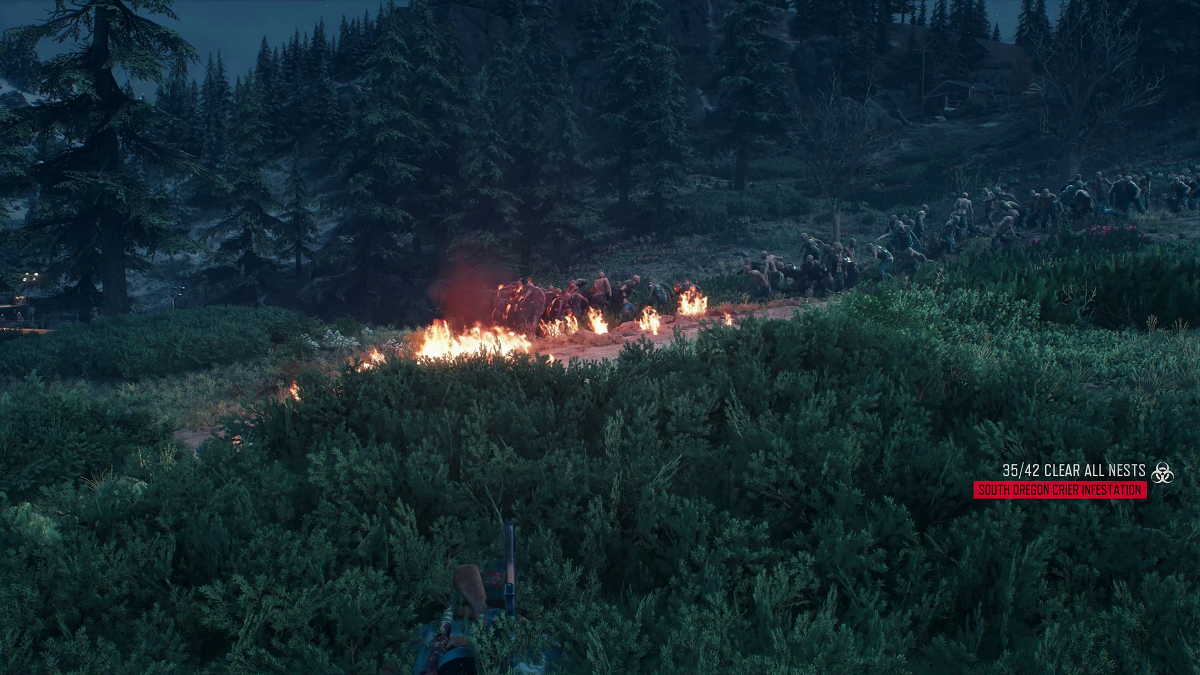Click the biohazard infestation icon
Viewport: 1200px width, 675px height.
[x=1161, y=472]
